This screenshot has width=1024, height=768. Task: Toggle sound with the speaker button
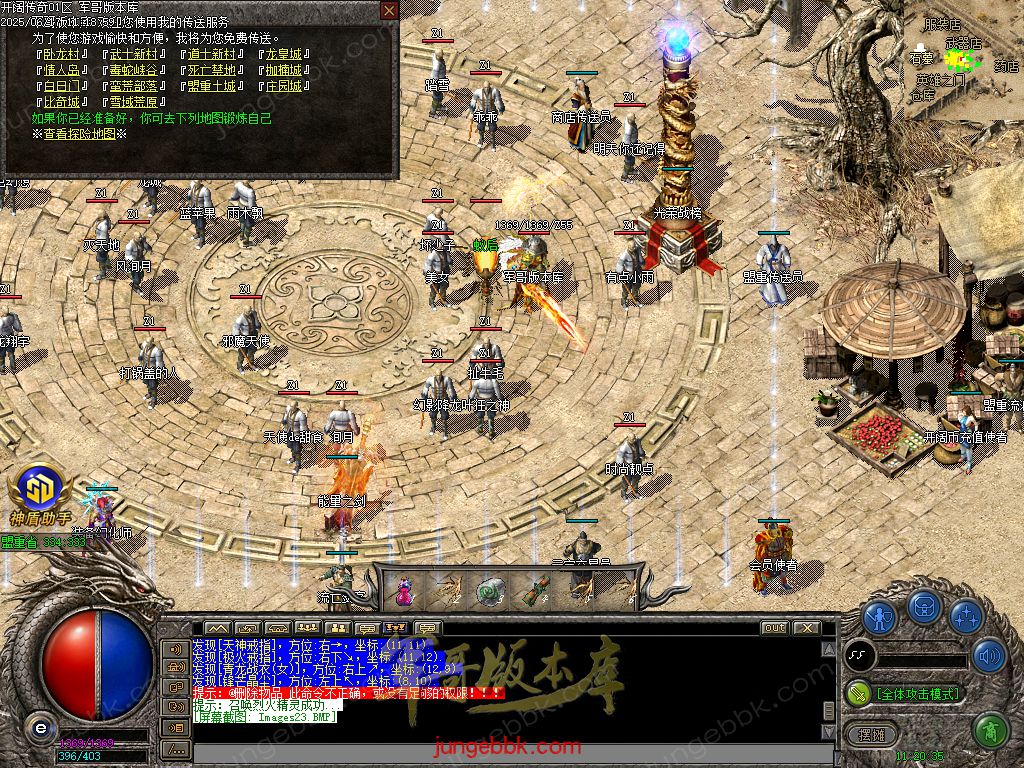coord(989,656)
